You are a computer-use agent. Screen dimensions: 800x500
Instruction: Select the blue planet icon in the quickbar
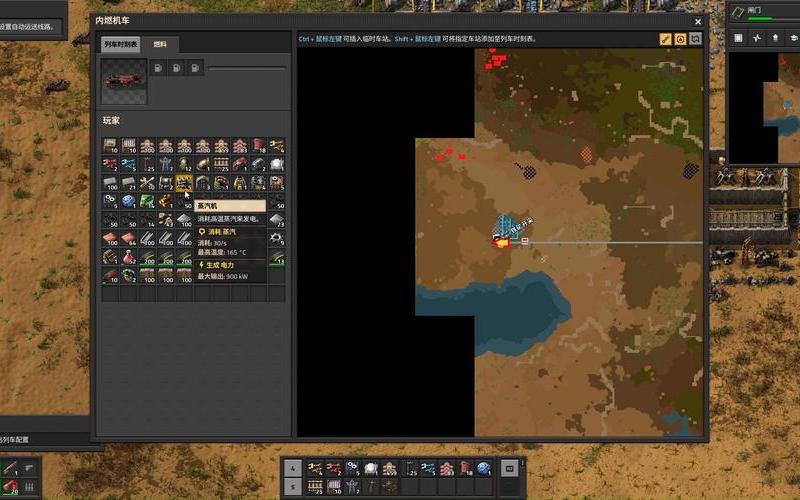point(484,468)
